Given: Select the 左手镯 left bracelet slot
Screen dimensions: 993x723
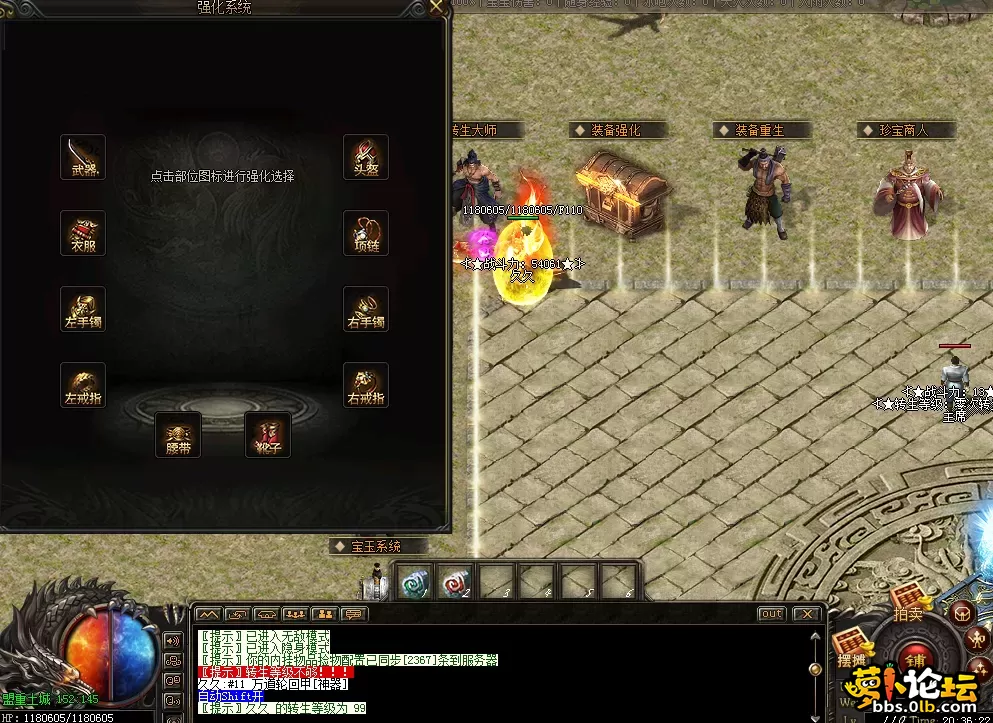Looking at the screenshot, I should 83,309.
